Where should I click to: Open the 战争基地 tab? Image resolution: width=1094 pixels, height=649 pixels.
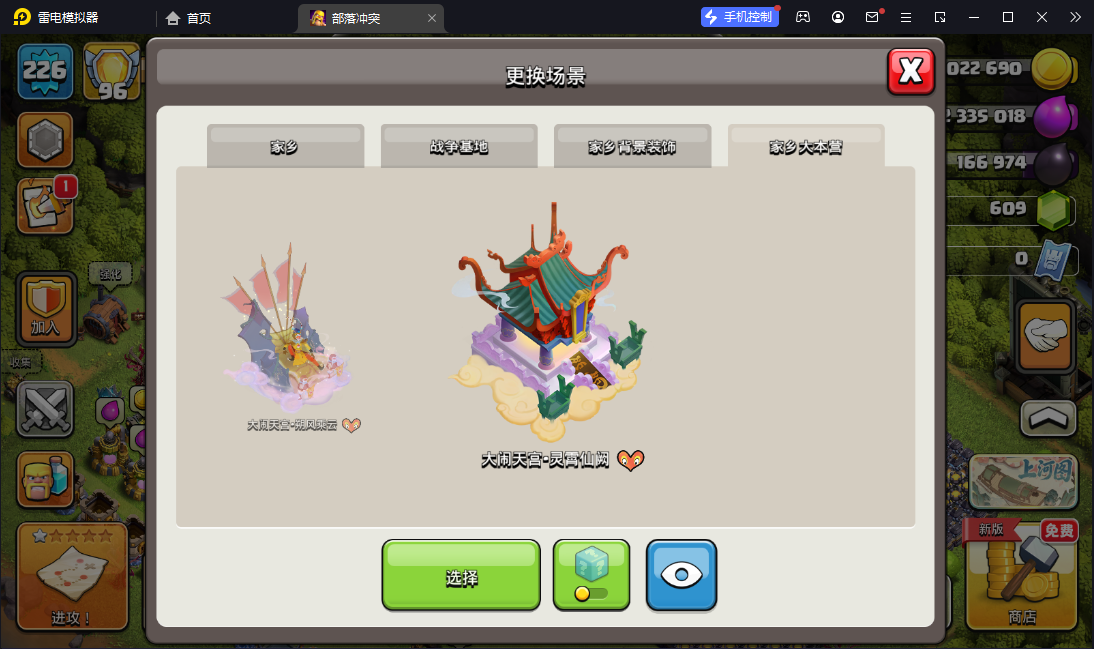(459, 147)
